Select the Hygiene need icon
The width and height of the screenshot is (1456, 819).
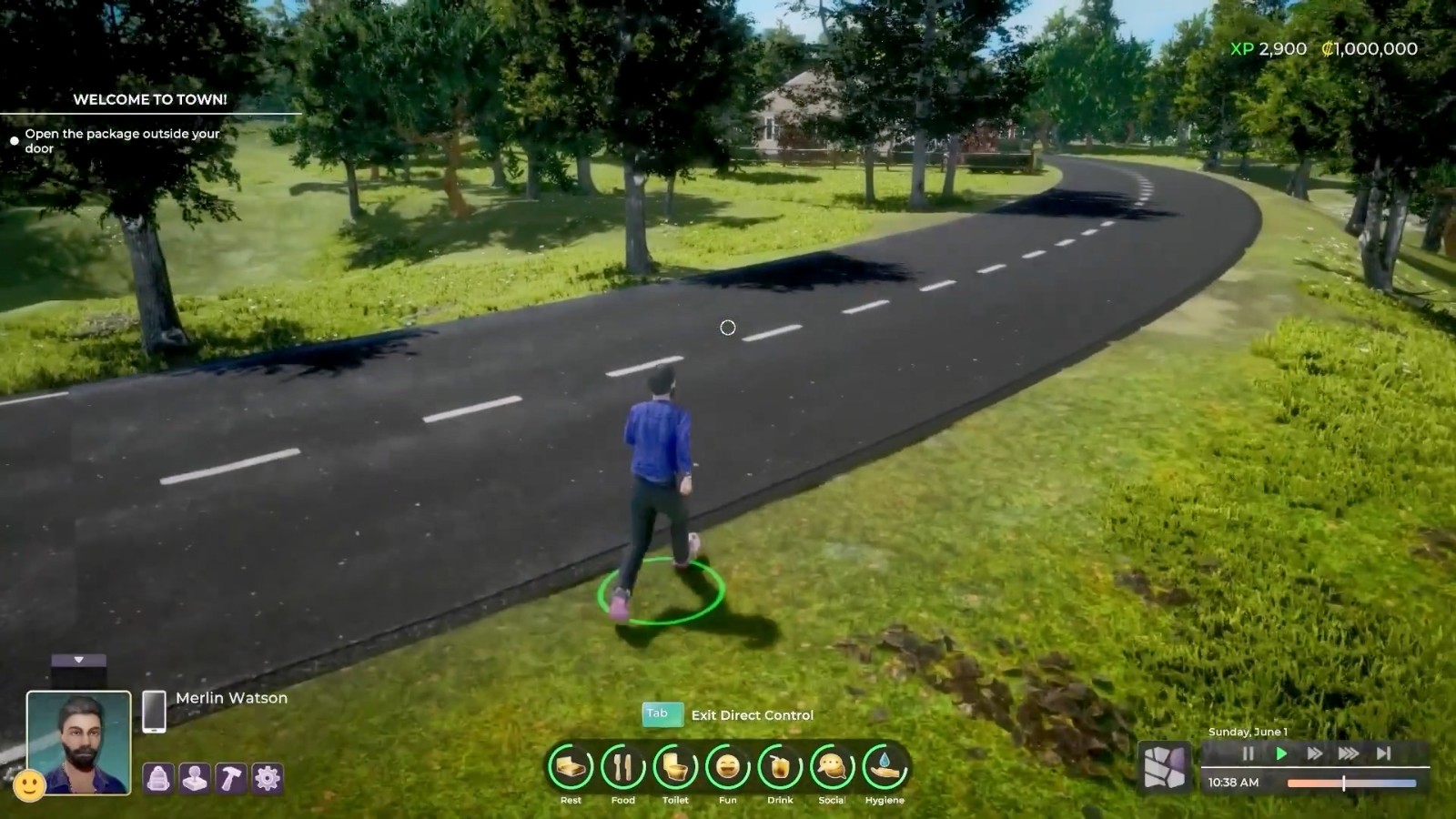click(x=885, y=768)
